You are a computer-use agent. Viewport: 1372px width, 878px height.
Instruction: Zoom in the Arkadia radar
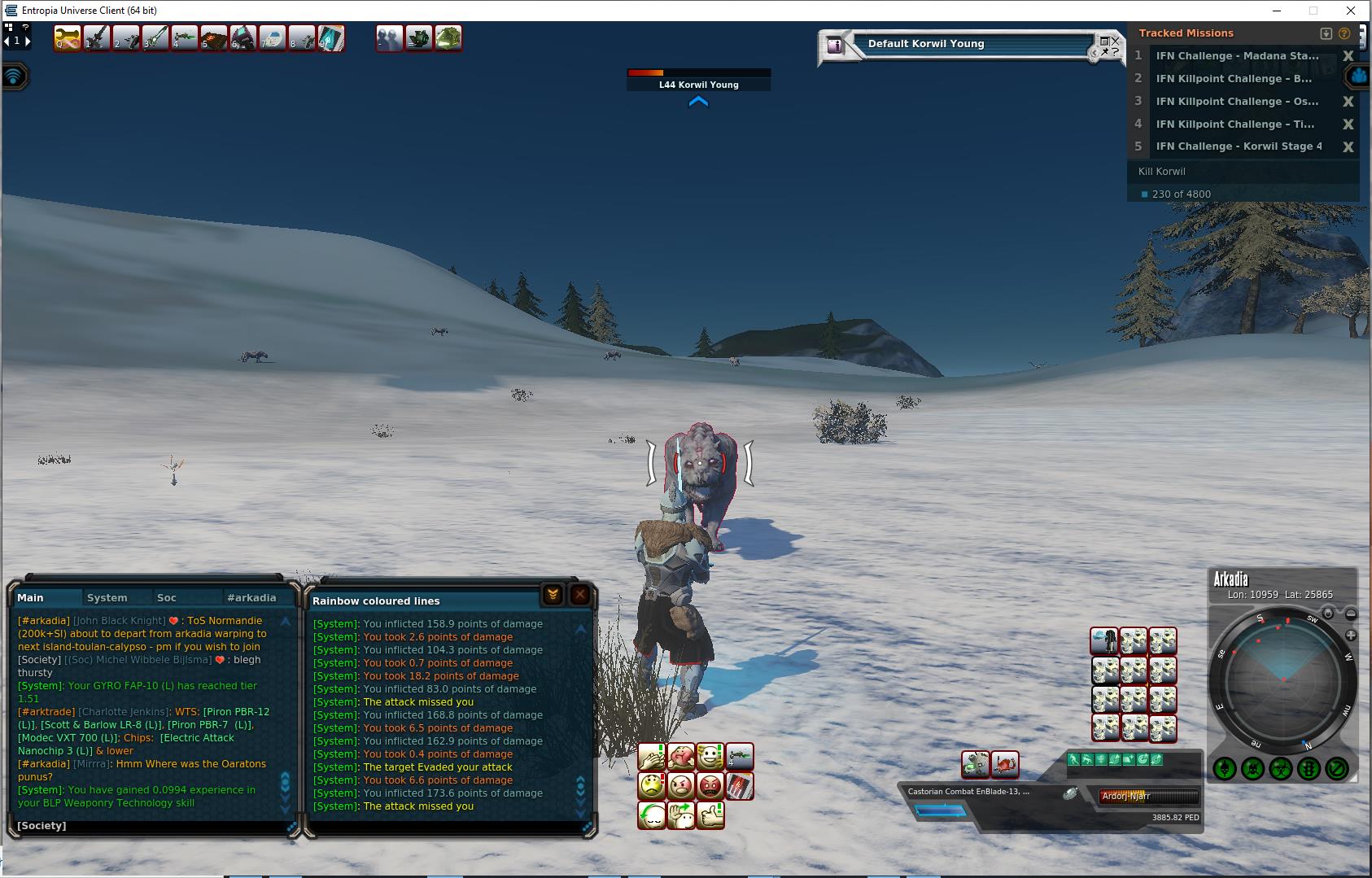coord(1351,635)
